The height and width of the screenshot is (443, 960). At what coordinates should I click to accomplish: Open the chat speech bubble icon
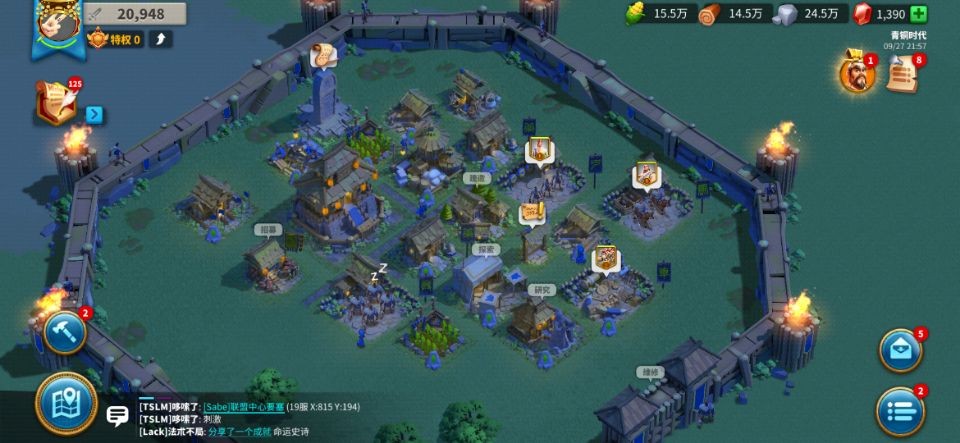click(118, 417)
